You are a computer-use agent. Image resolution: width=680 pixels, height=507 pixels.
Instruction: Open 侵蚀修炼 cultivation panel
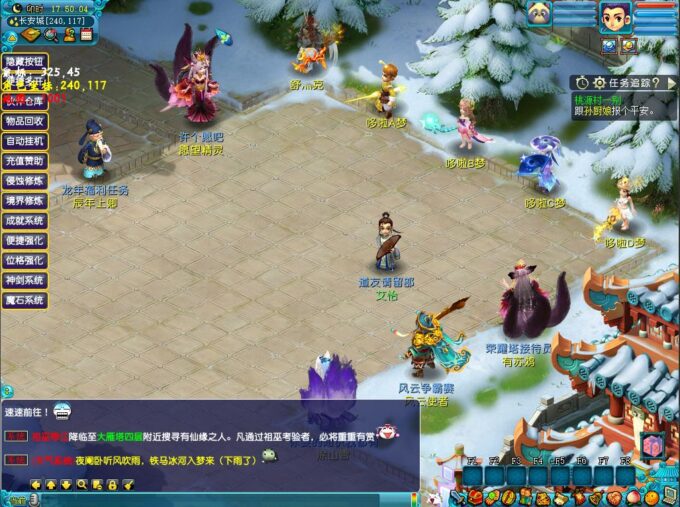23,180
